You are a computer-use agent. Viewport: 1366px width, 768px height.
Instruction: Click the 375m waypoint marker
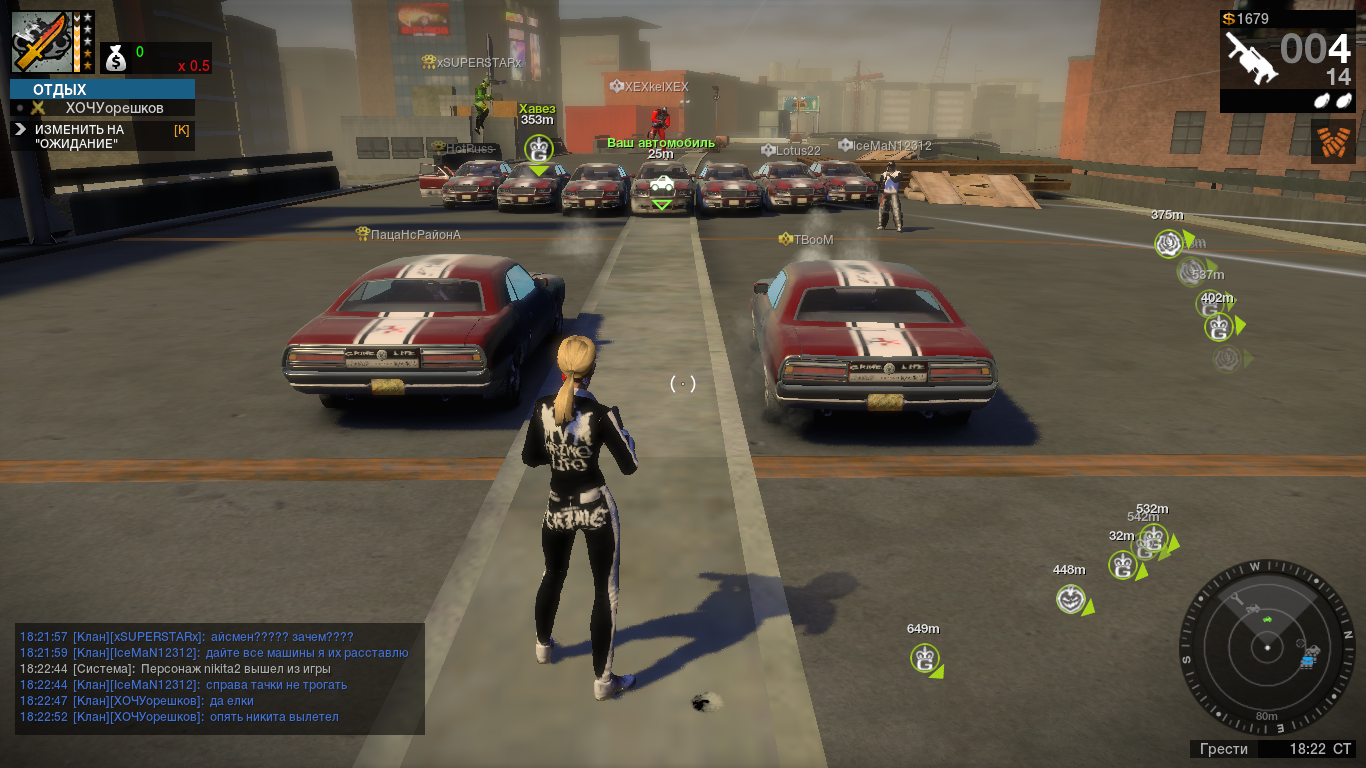[x=1169, y=243]
